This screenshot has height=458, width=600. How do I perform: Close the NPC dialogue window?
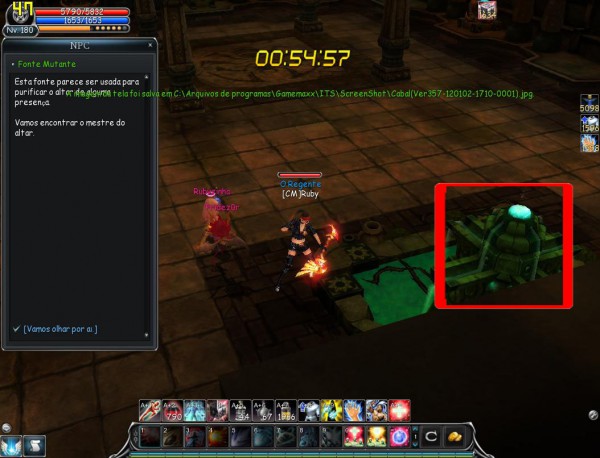(151, 44)
